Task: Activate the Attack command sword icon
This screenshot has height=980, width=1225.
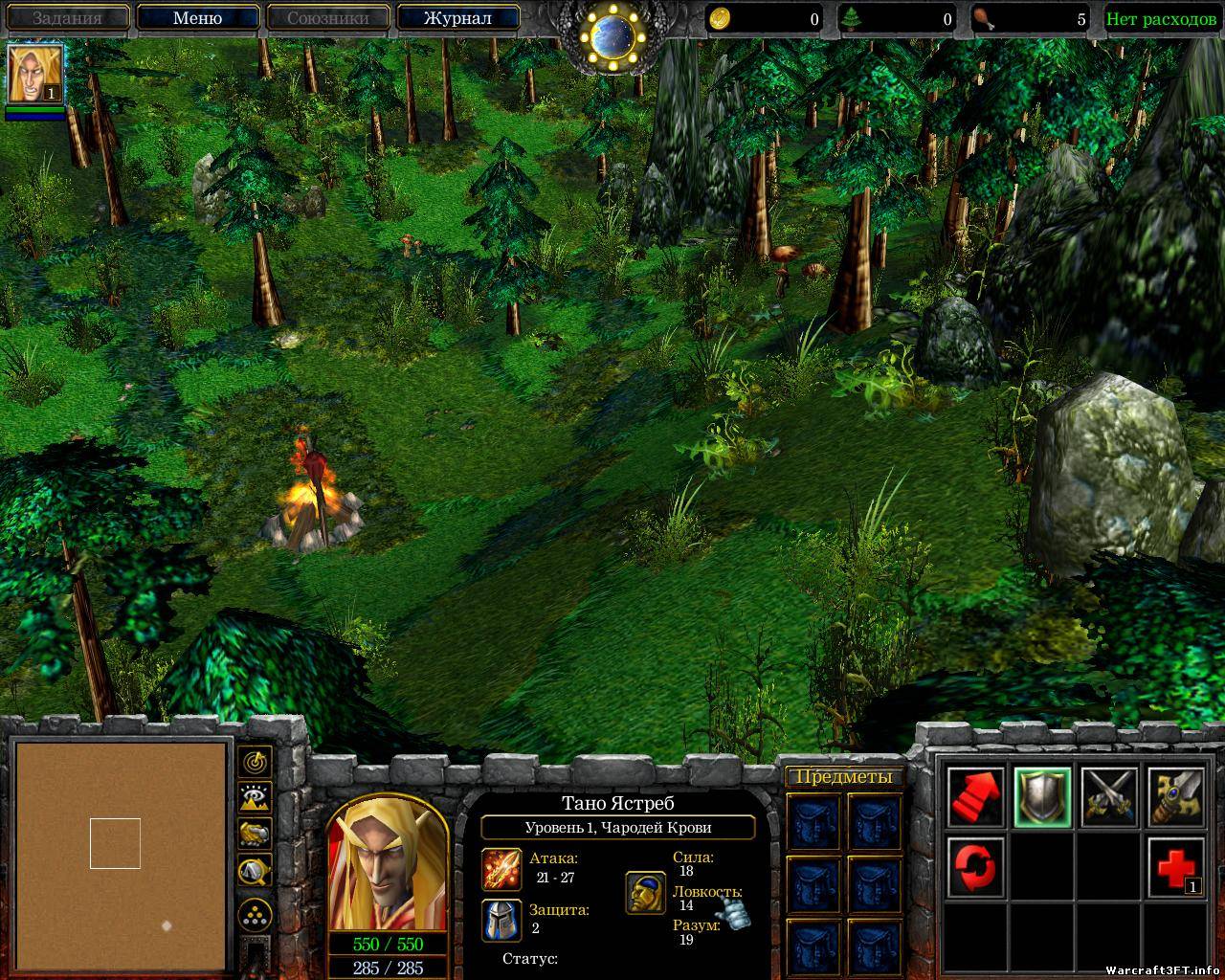Action: click(x=1175, y=797)
